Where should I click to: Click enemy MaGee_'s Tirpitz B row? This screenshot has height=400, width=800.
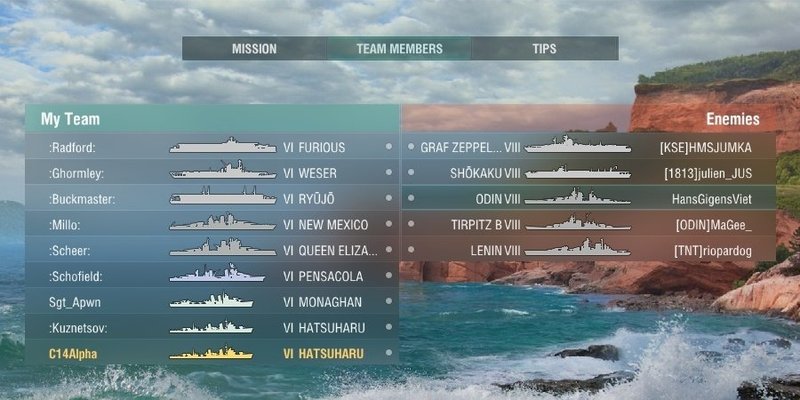click(590, 225)
